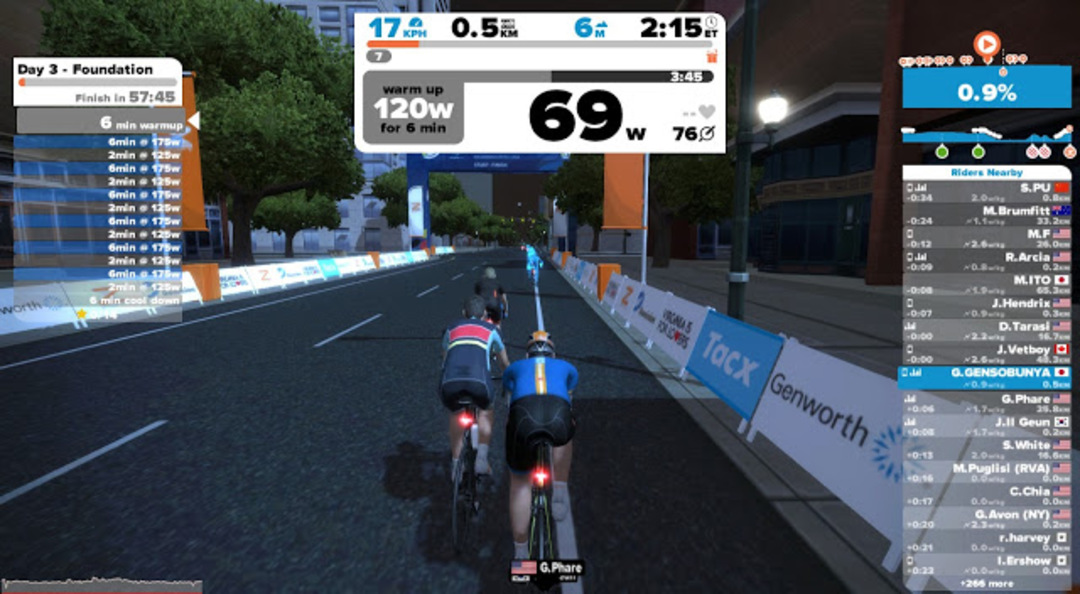Select M.Brumfitt in the nearby riders list

point(986,215)
